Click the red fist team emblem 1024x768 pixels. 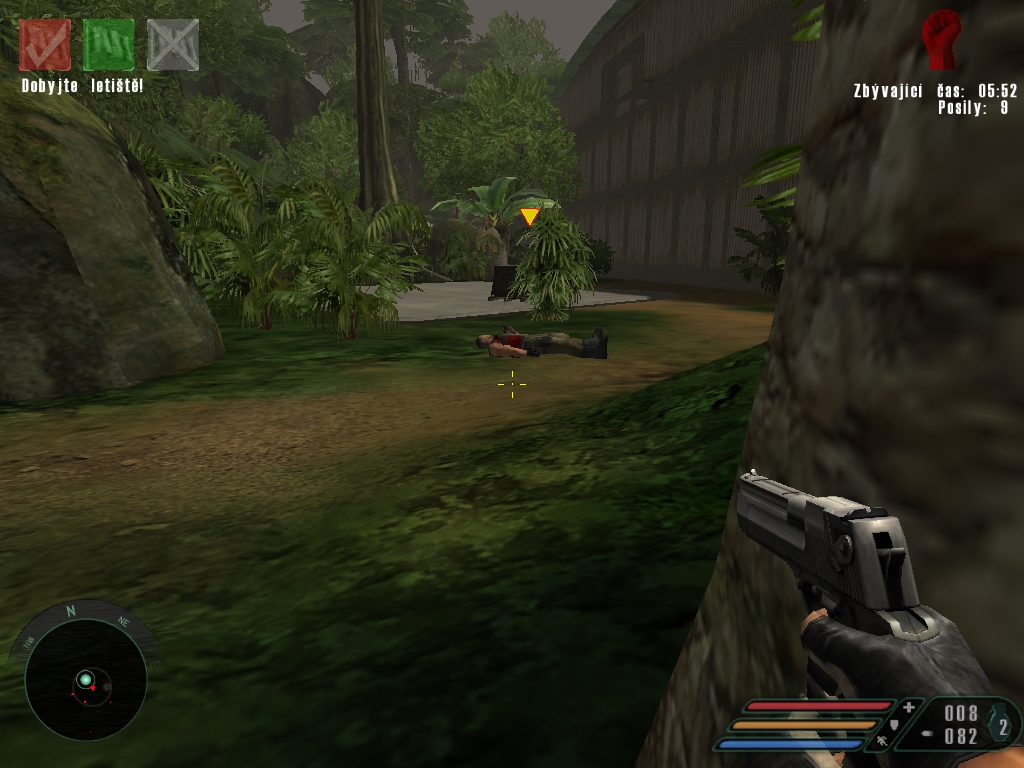(941, 39)
